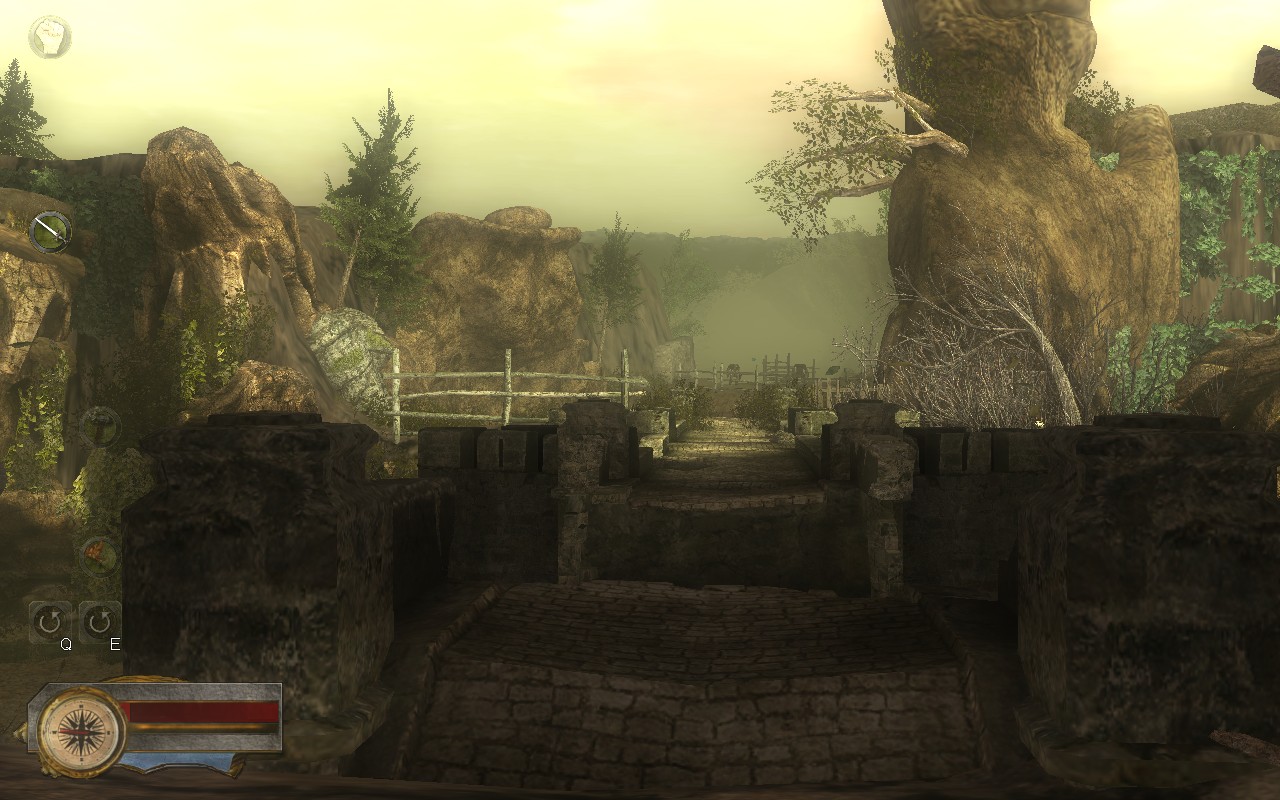Click the gold frame around the compass
This screenshot has width=1280, height=800.
coord(44,731)
